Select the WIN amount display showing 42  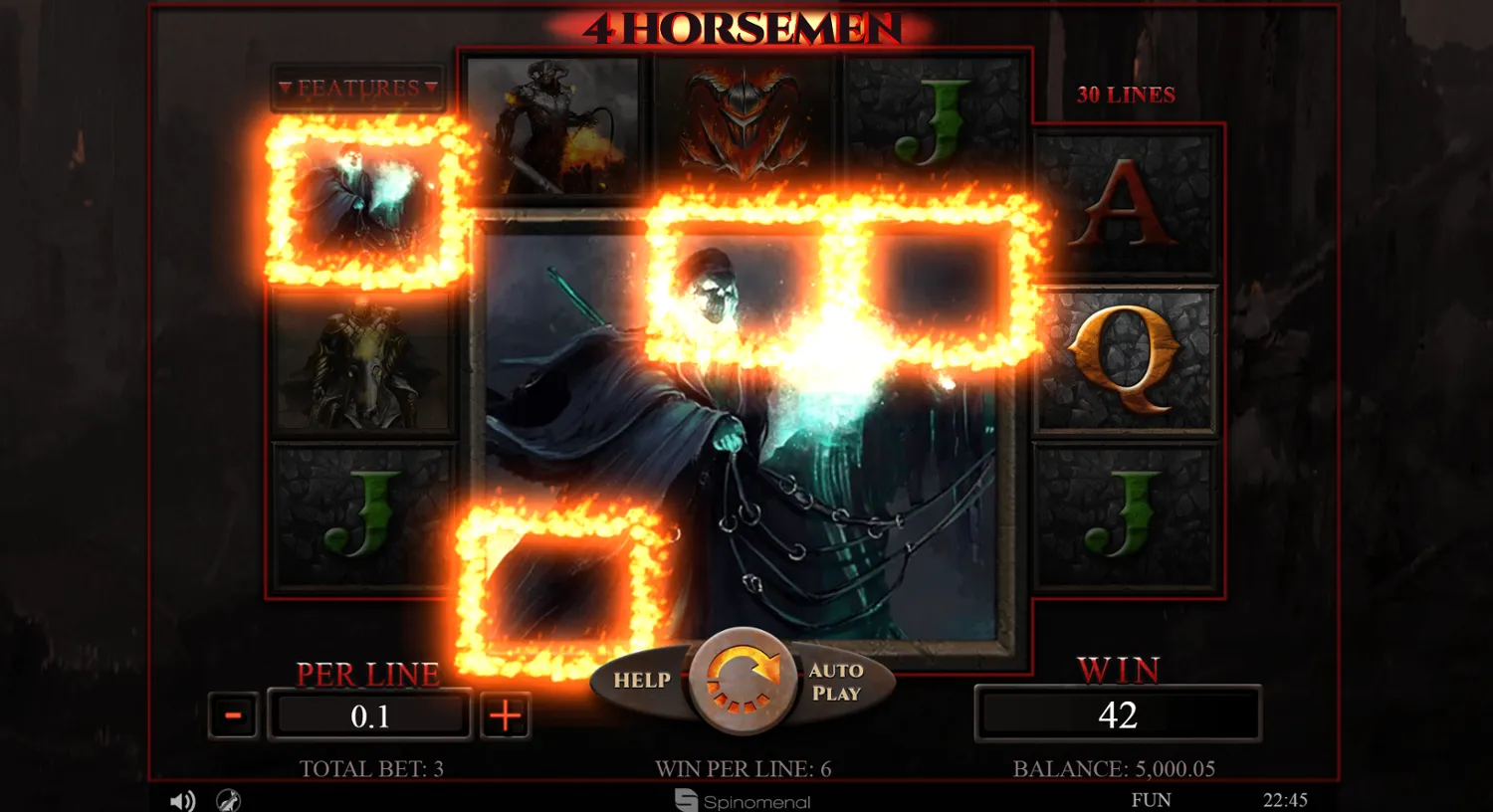coord(1118,714)
